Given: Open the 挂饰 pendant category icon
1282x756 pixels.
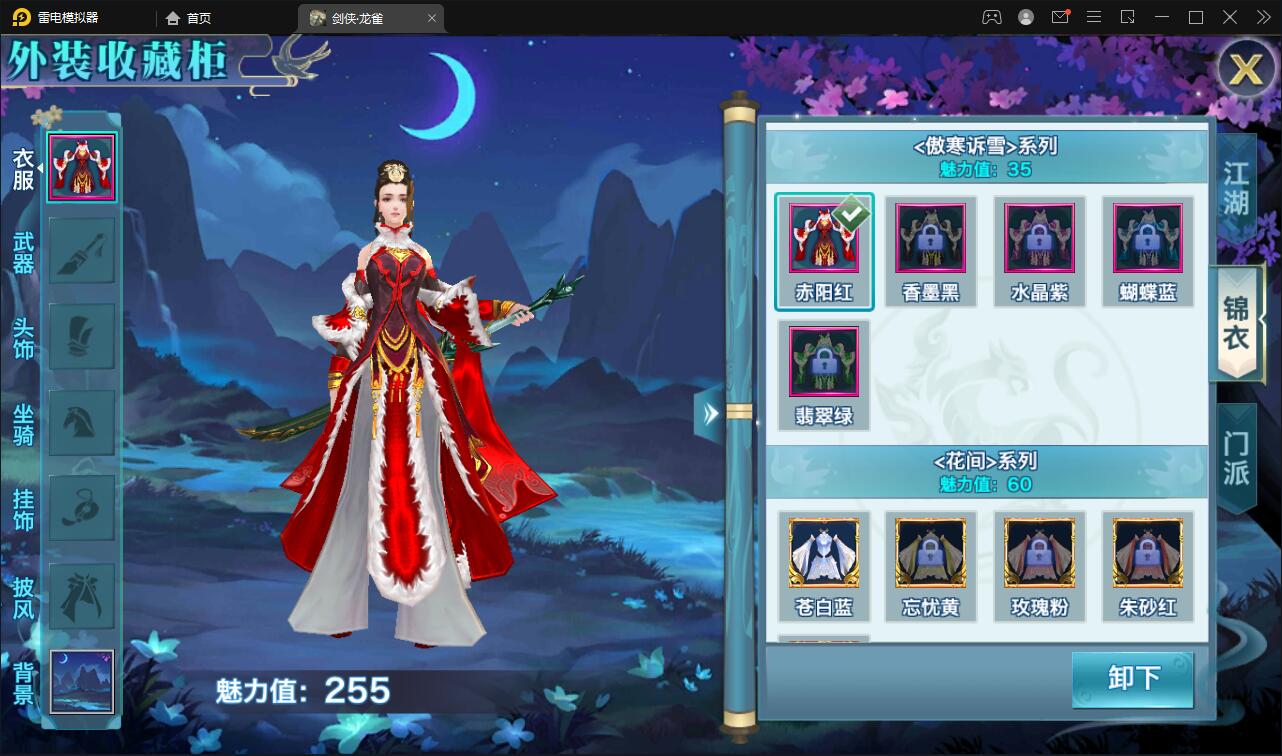Looking at the screenshot, I should coord(81,508).
